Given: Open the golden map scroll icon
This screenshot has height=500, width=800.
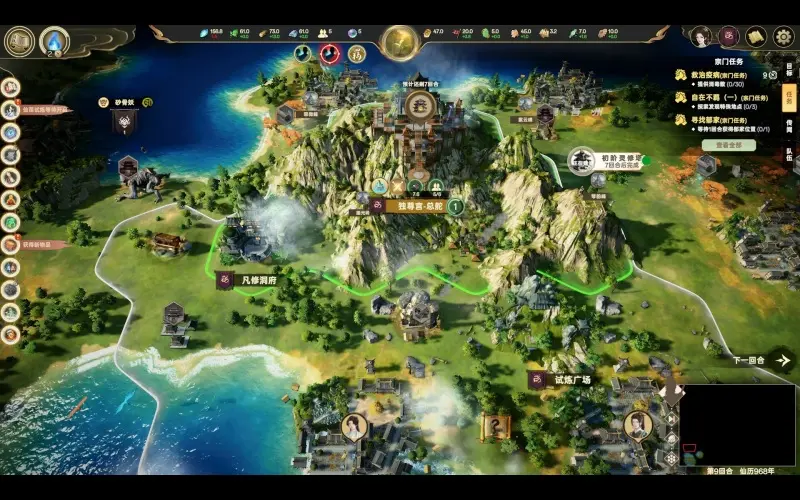Looking at the screenshot, I should (x=756, y=37).
